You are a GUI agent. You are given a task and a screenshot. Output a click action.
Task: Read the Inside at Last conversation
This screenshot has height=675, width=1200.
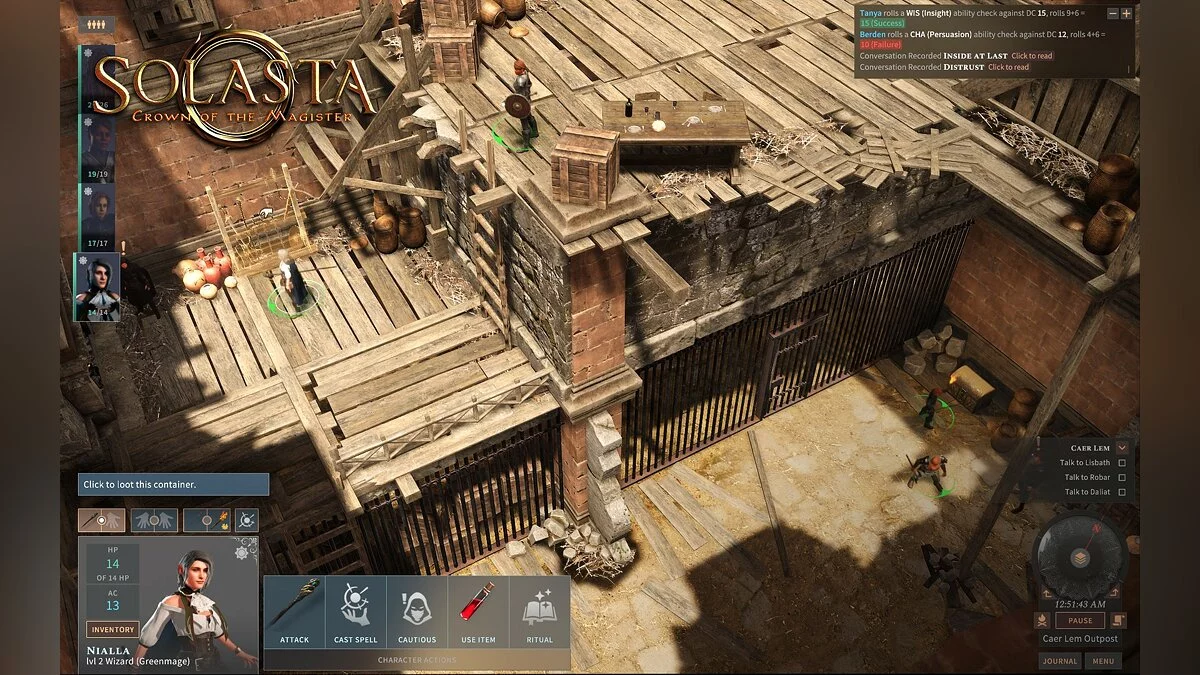1032,56
